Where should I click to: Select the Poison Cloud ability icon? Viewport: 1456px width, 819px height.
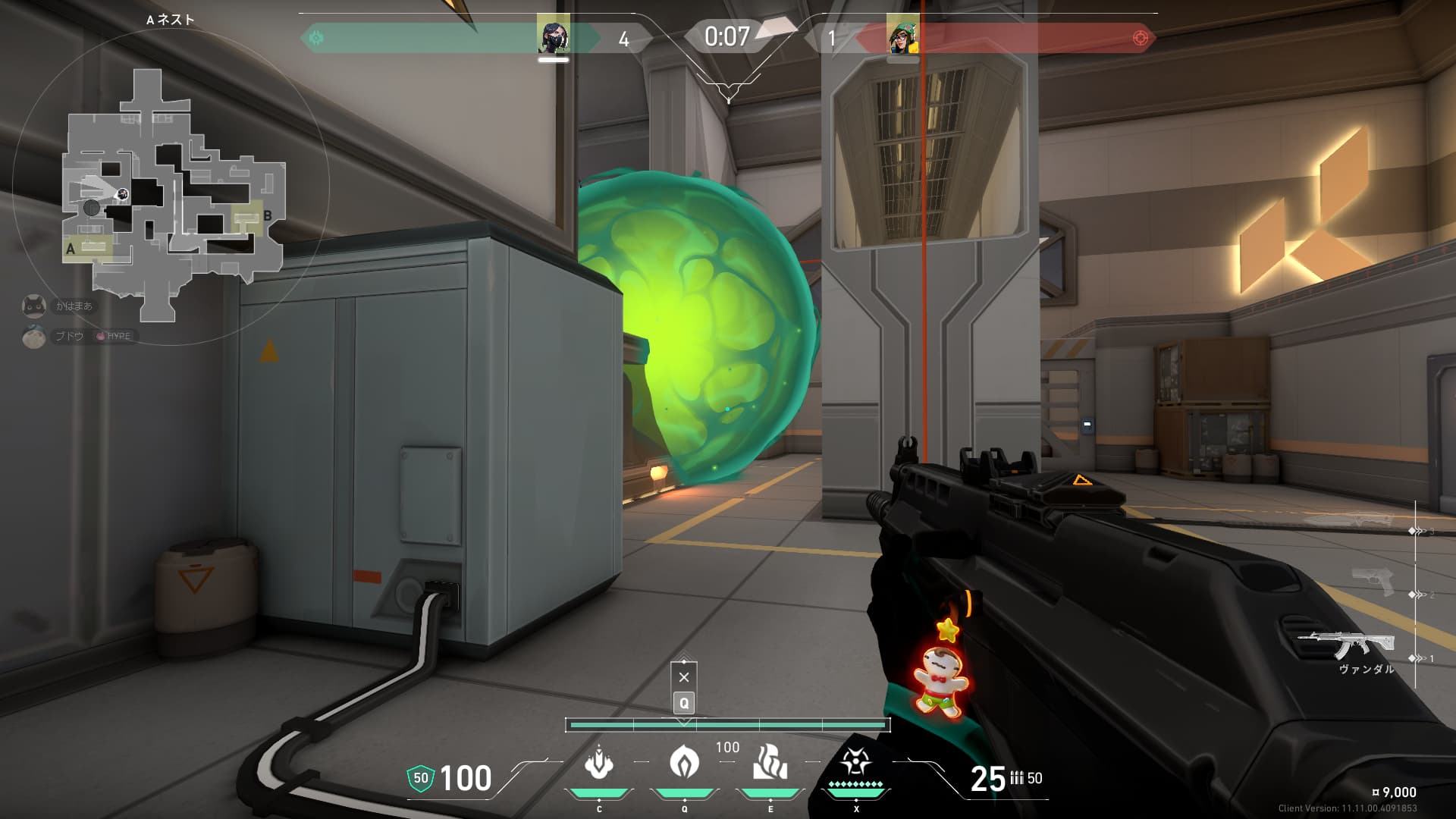pos(684,762)
